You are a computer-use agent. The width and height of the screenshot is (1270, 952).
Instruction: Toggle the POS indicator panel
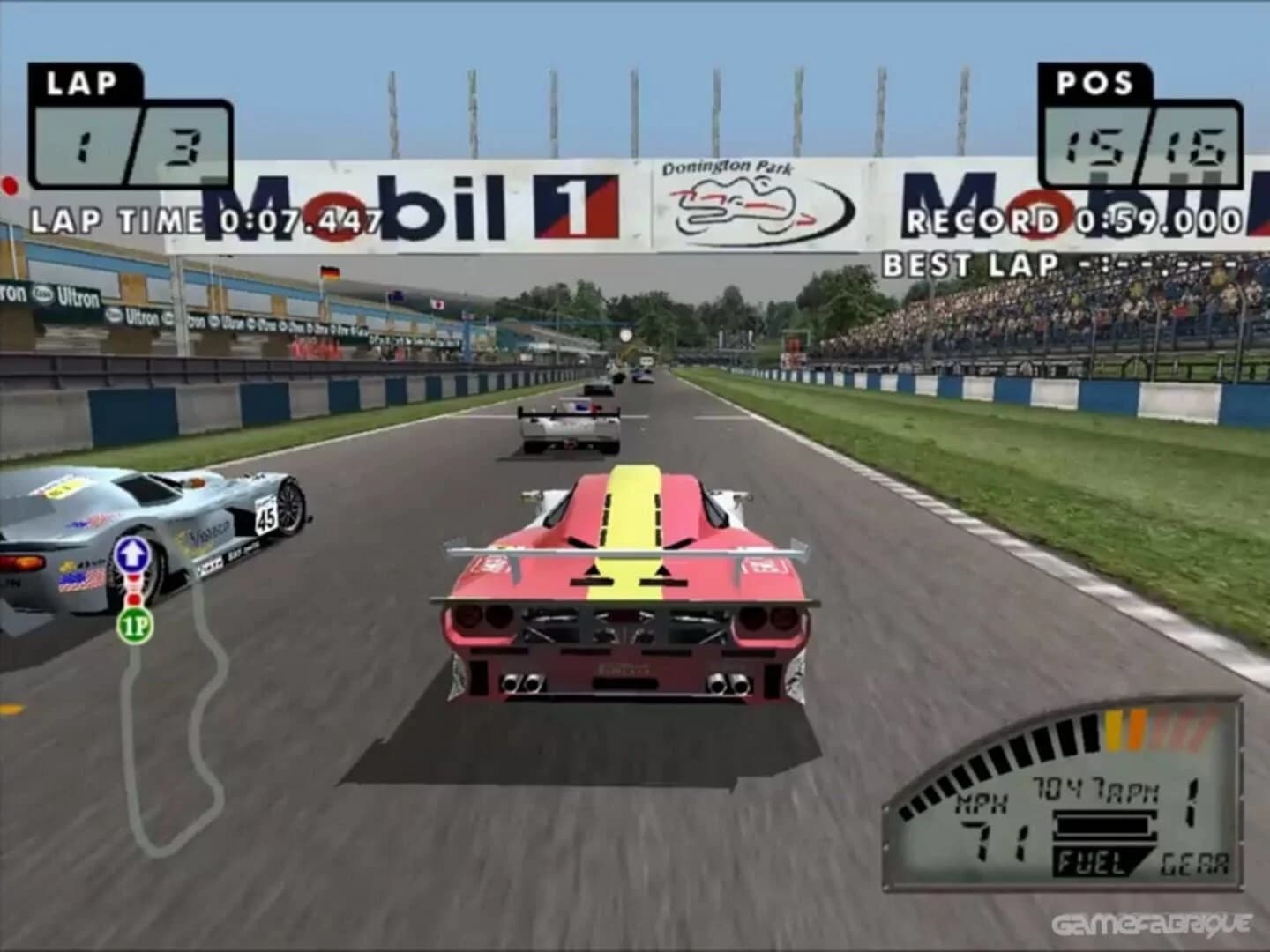1096,84
